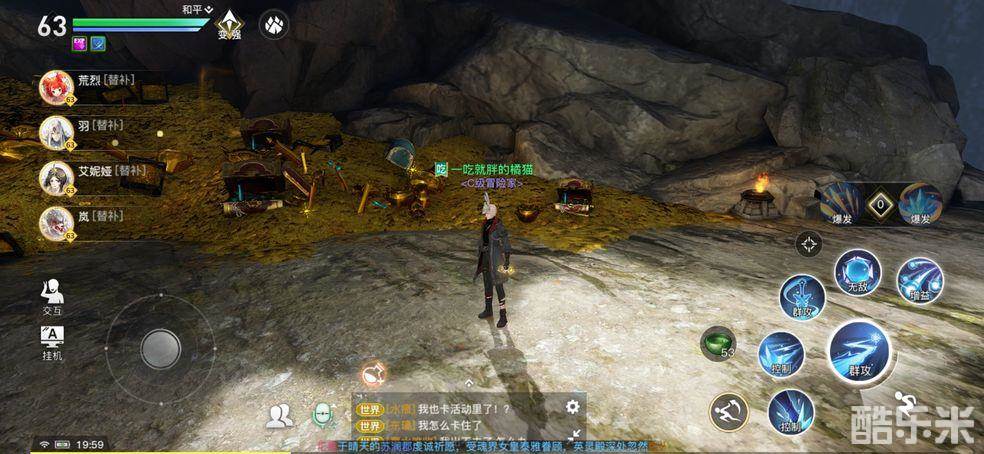Expand the chat window with arrow icon
Image resolution: width=984 pixels, height=454 pixels.
tap(575, 436)
